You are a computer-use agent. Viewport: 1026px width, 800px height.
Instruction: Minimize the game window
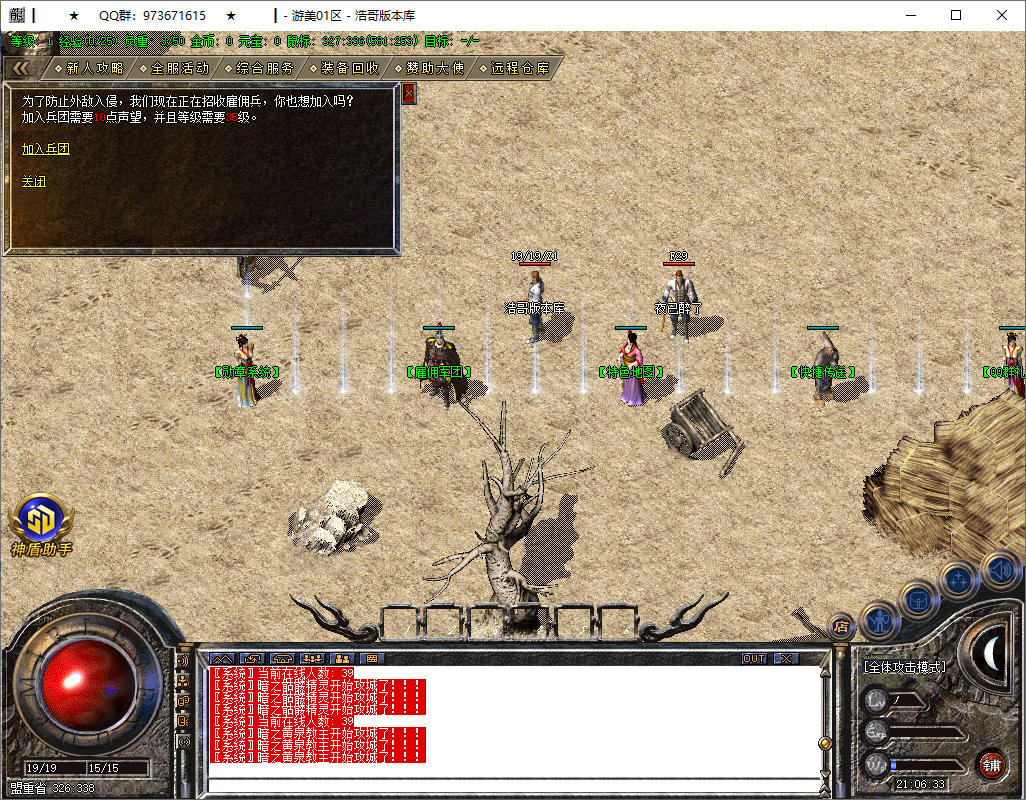point(910,15)
